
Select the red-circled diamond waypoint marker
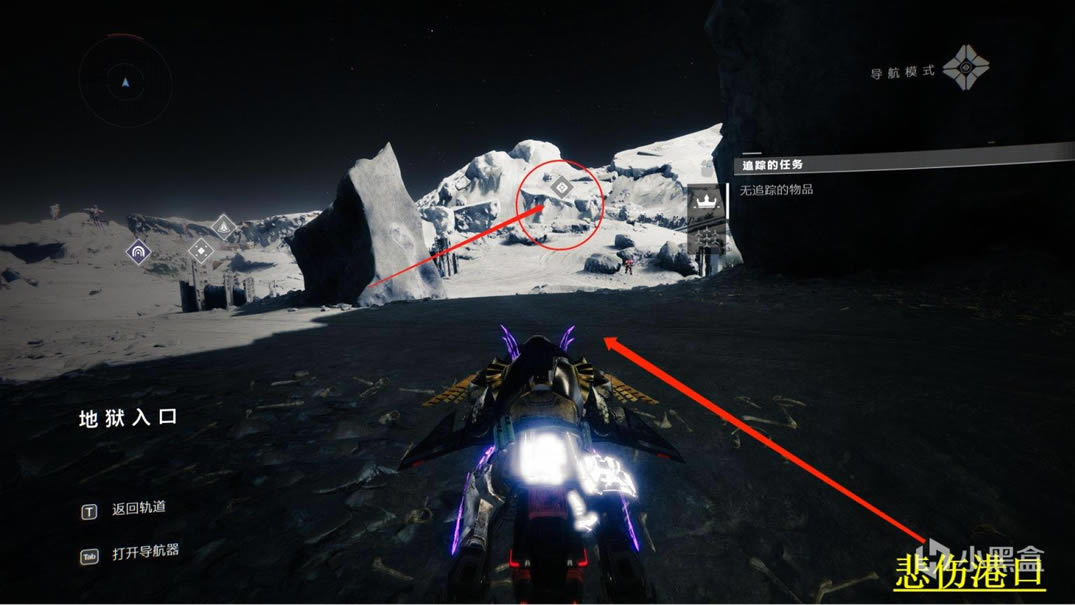coord(562,187)
